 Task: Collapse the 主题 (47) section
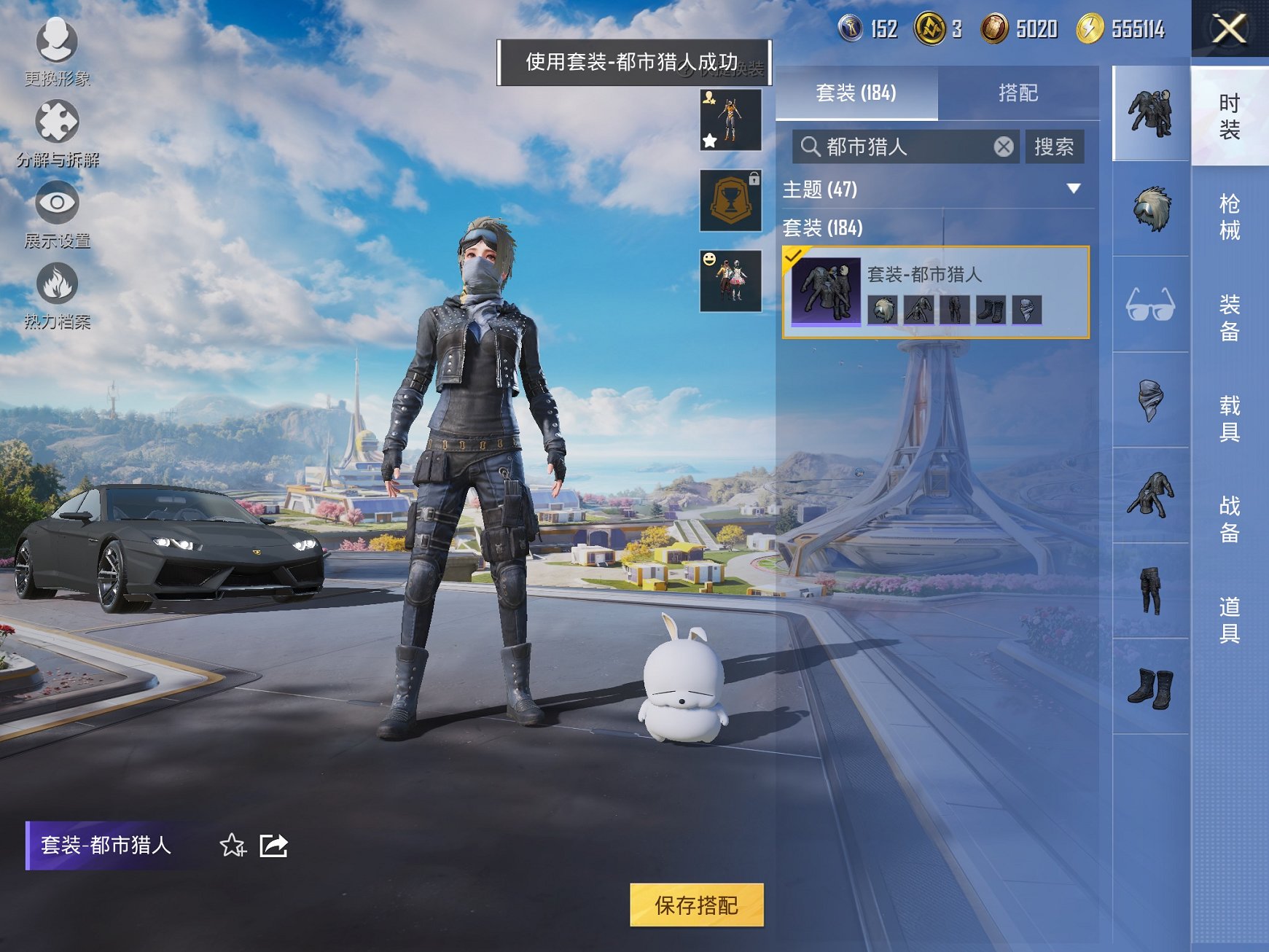click(x=1074, y=188)
